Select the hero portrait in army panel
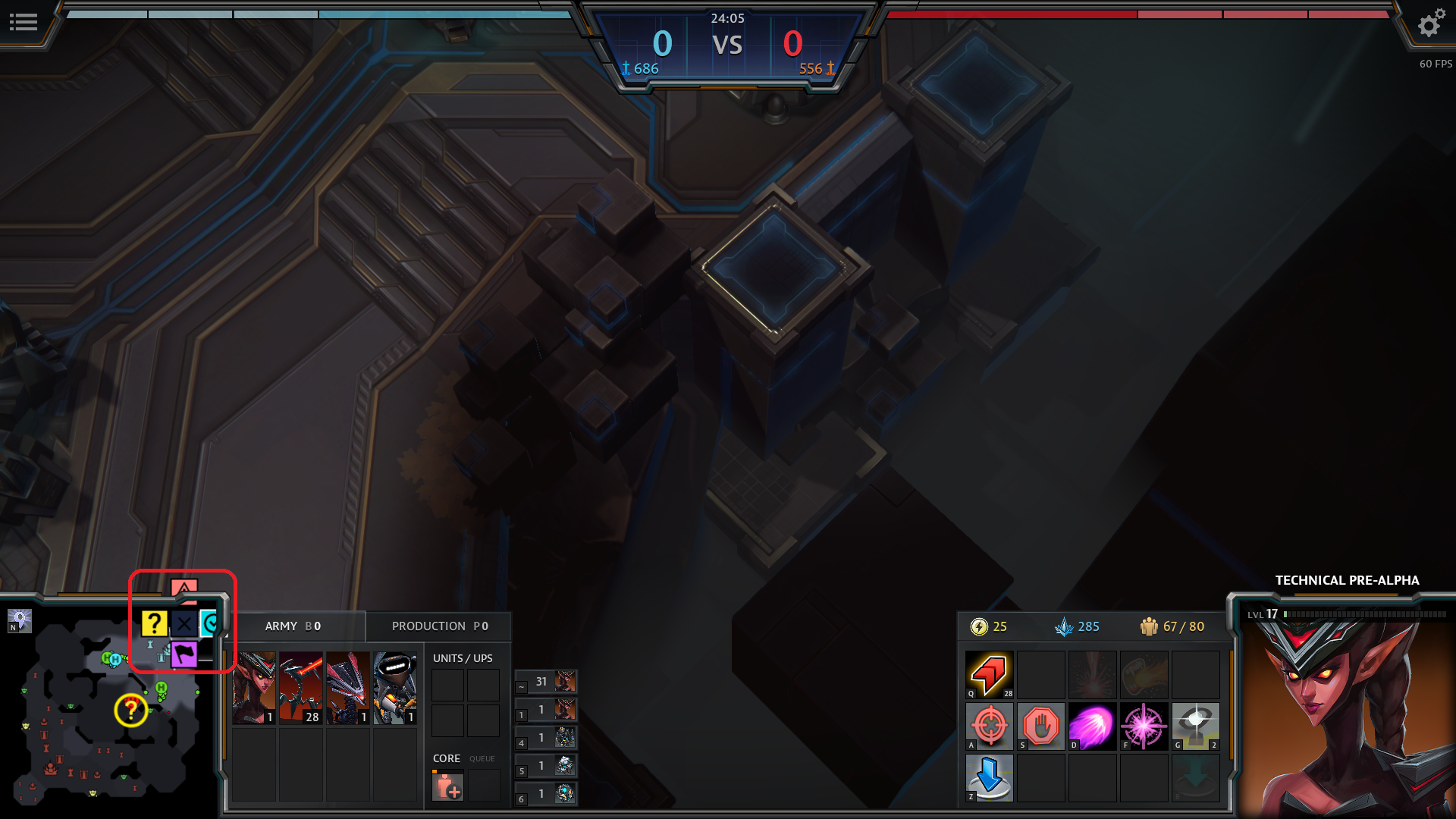Image resolution: width=1456 pixels, height=819 pixels. pos(254,688)
